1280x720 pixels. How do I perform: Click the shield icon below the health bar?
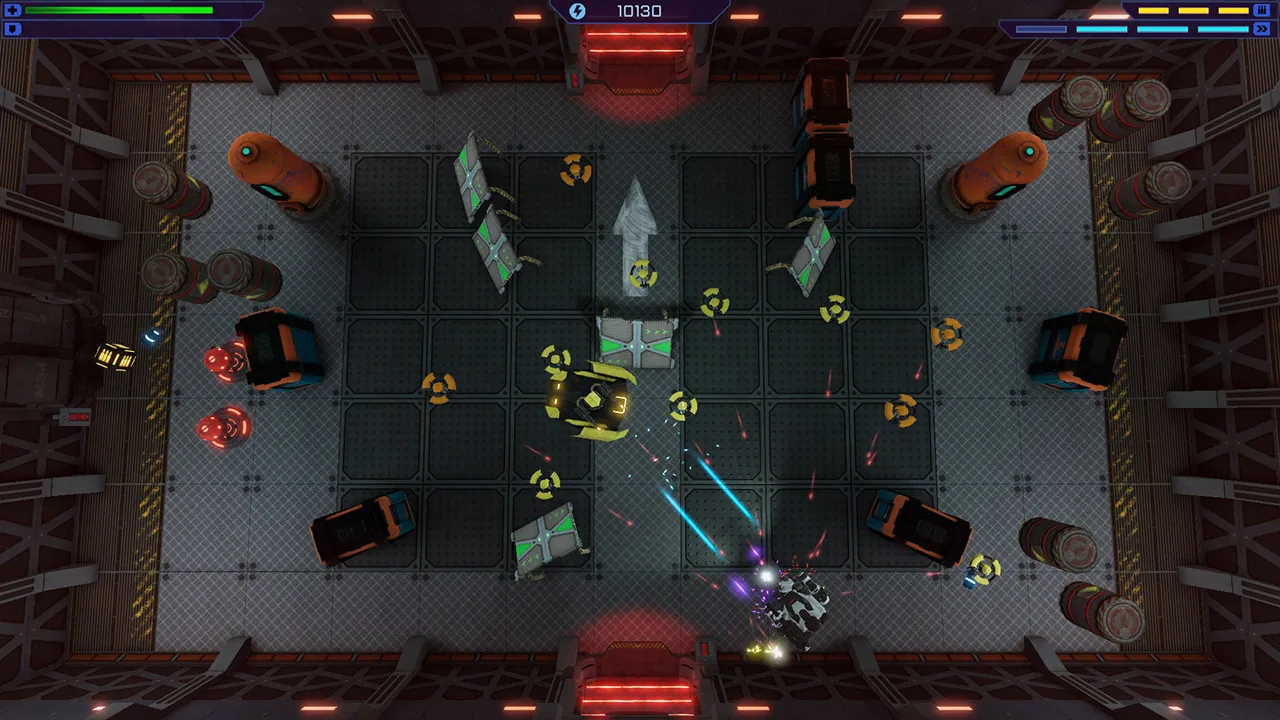(x=13, y=30)
